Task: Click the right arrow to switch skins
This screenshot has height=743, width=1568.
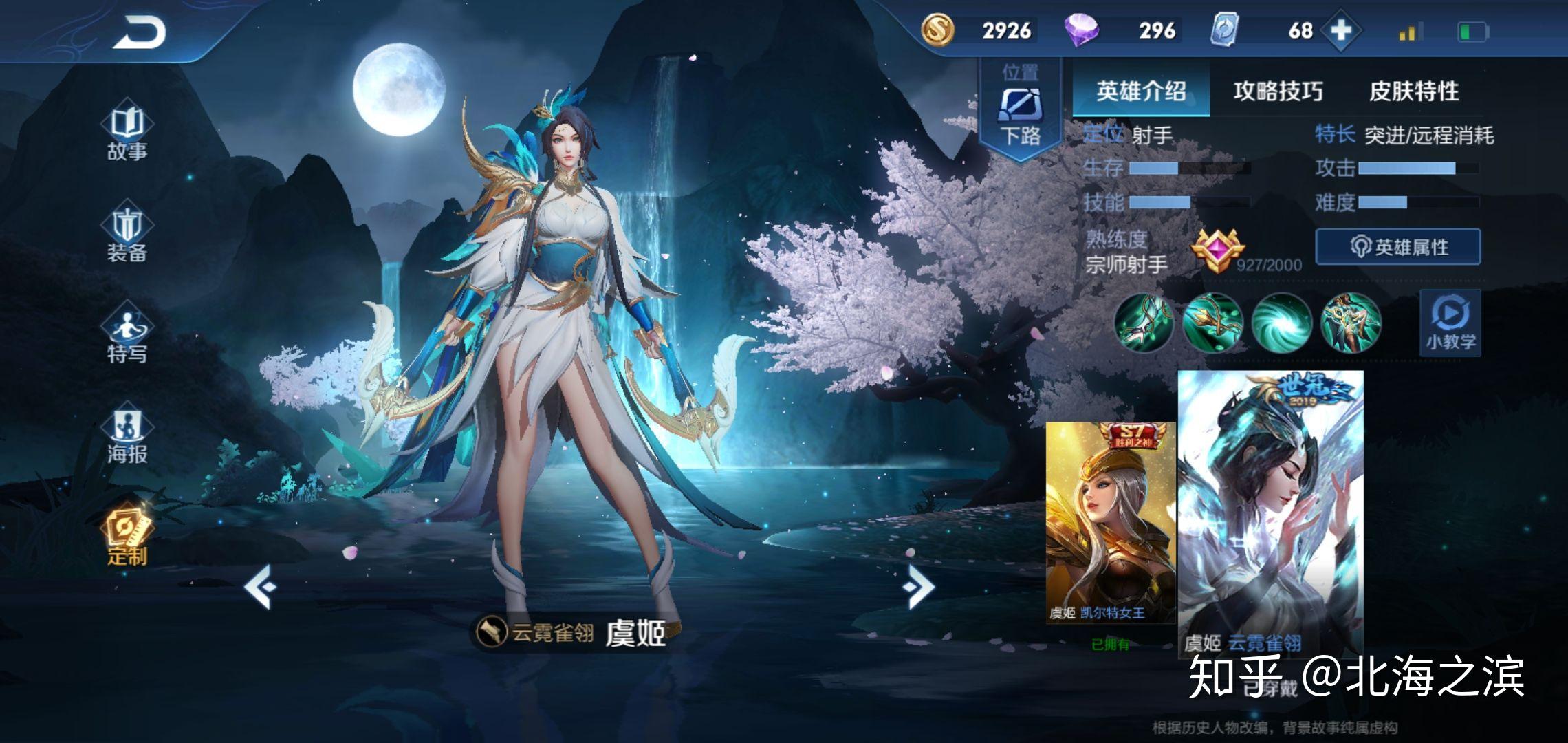Action: (919, 586)
